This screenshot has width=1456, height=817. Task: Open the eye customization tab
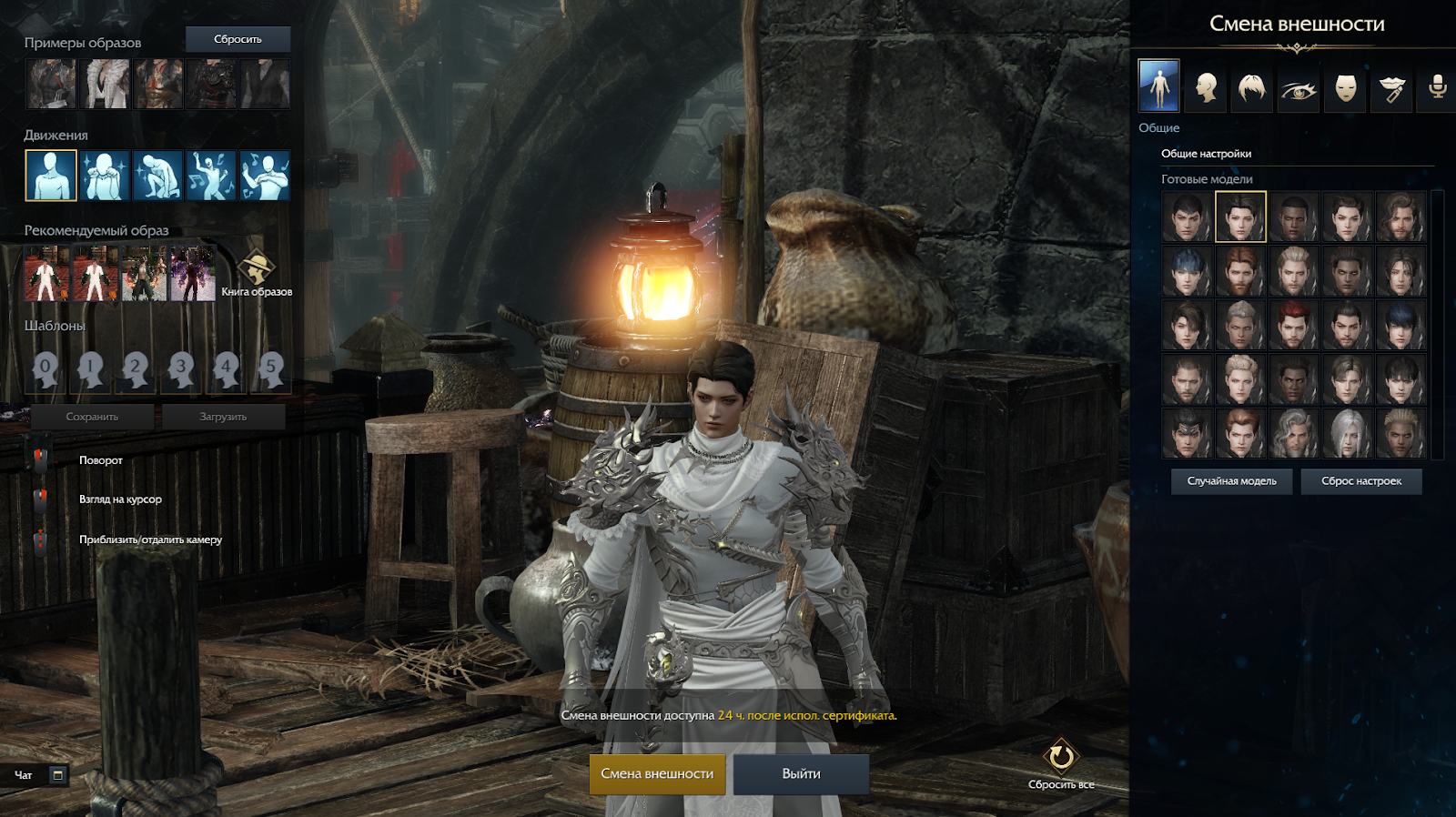[x=1299, y=88]
